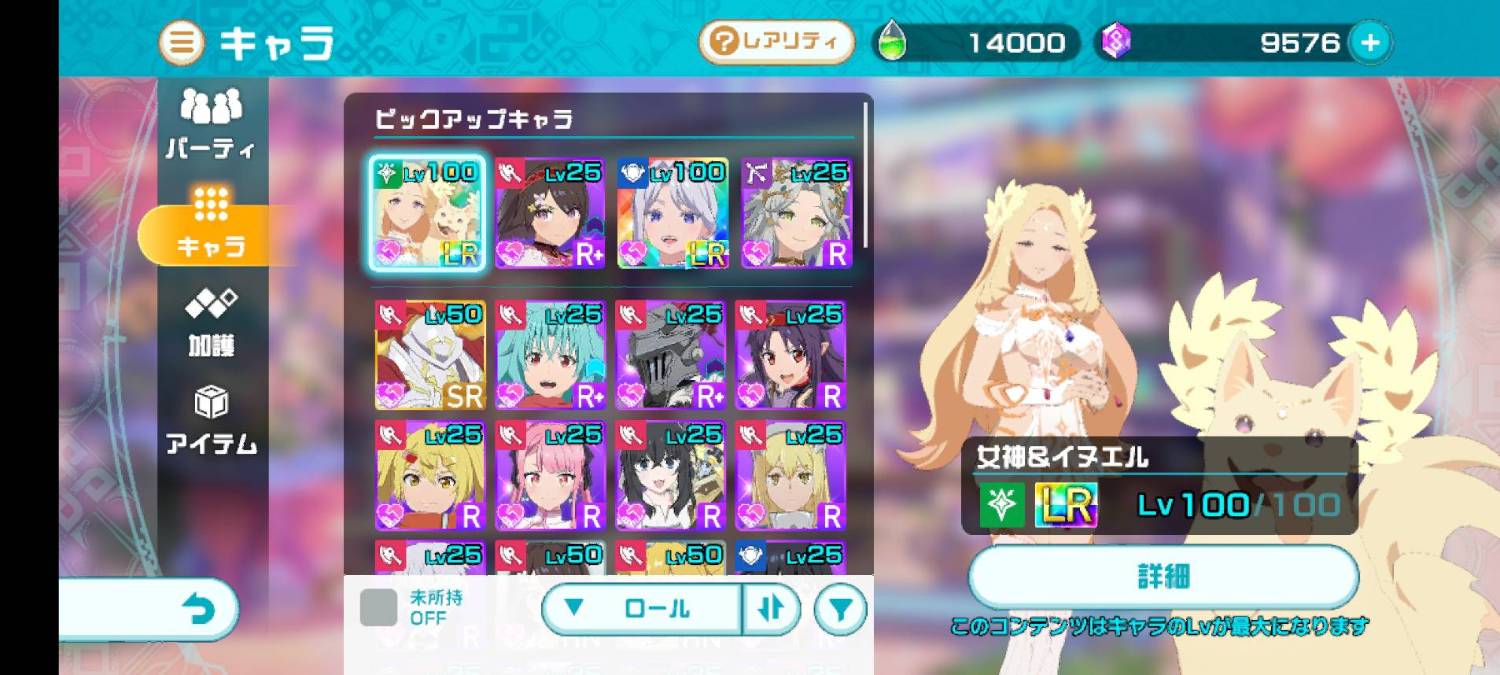Open the レアリティ help button
The height and width of the screenshot is (675, 1500).
(776, 42)
